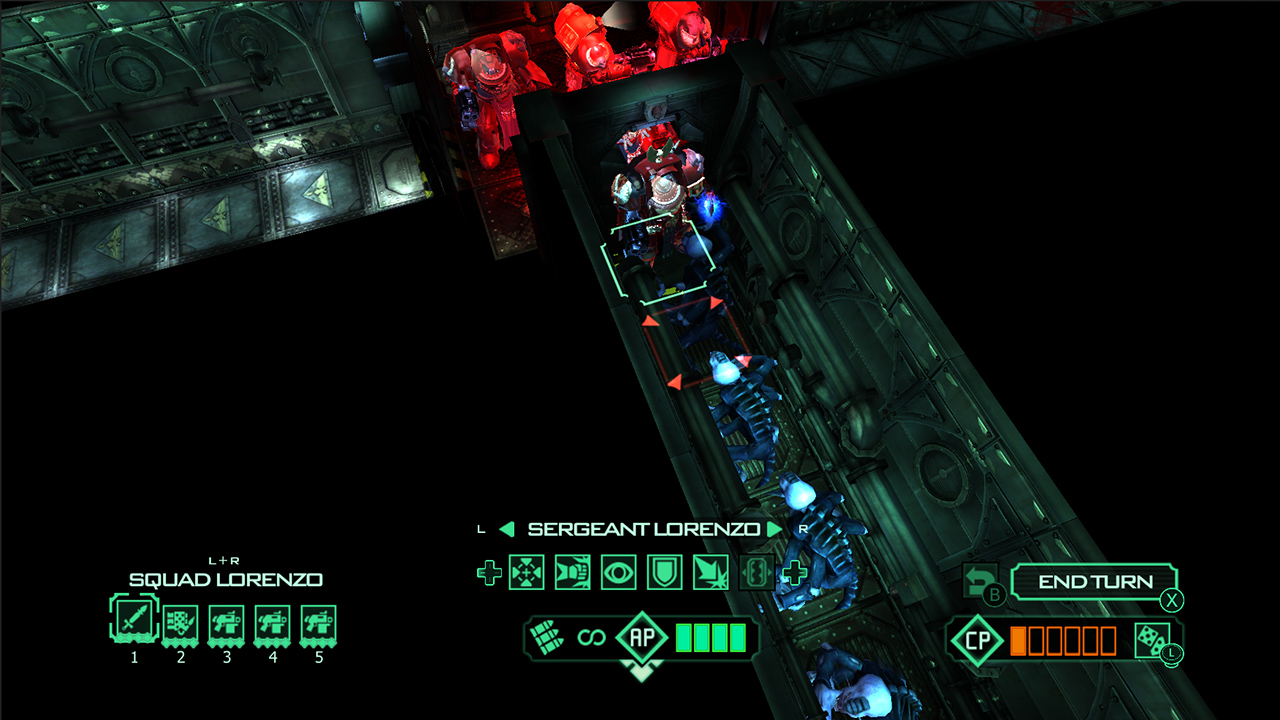This screenshot has width=1280, height=720.
Task: Select squad member 2 with the flamer icon
Action: pos(180,622)
